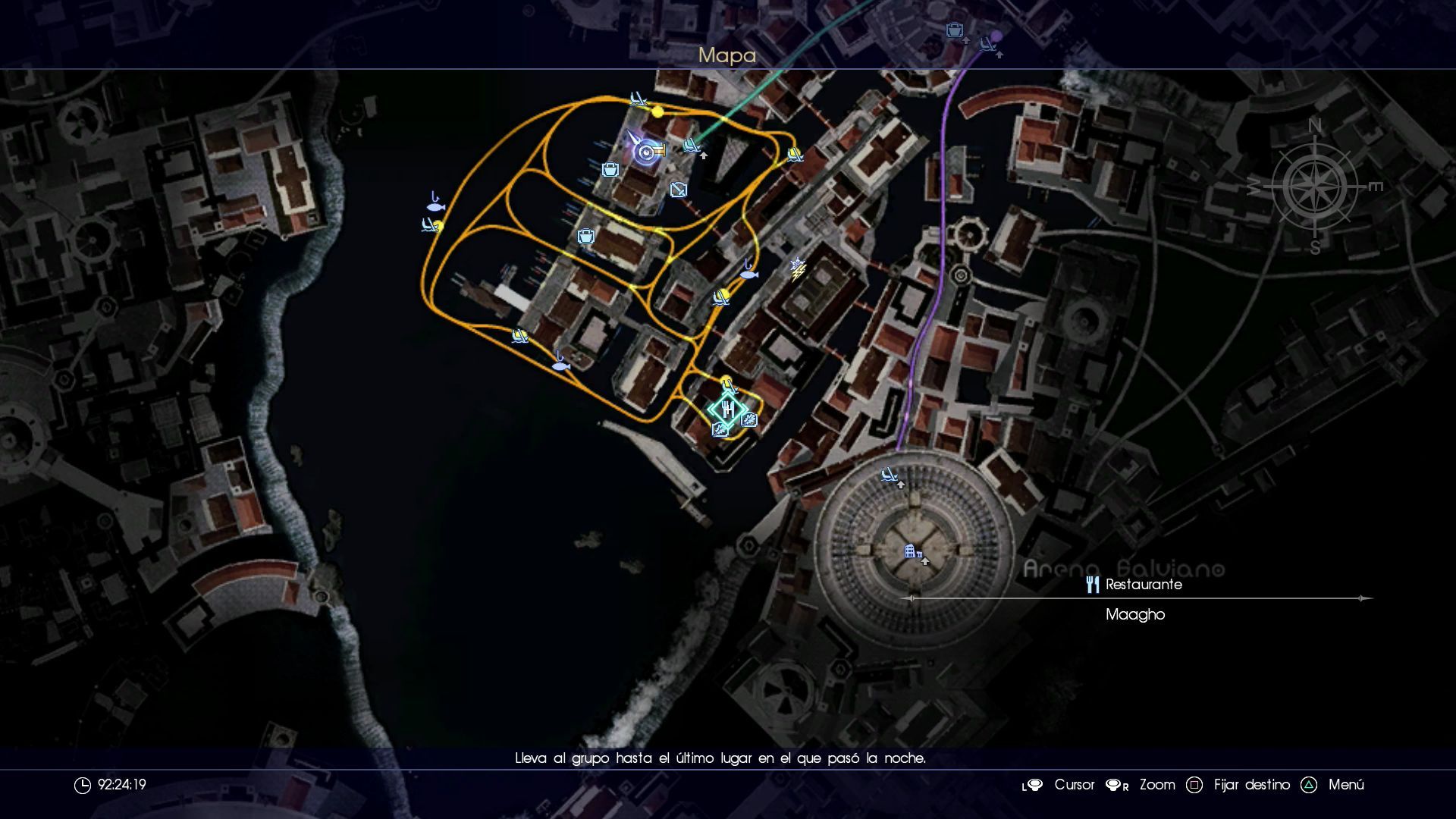Click the compass rose on the map

tap(1315, 187)
